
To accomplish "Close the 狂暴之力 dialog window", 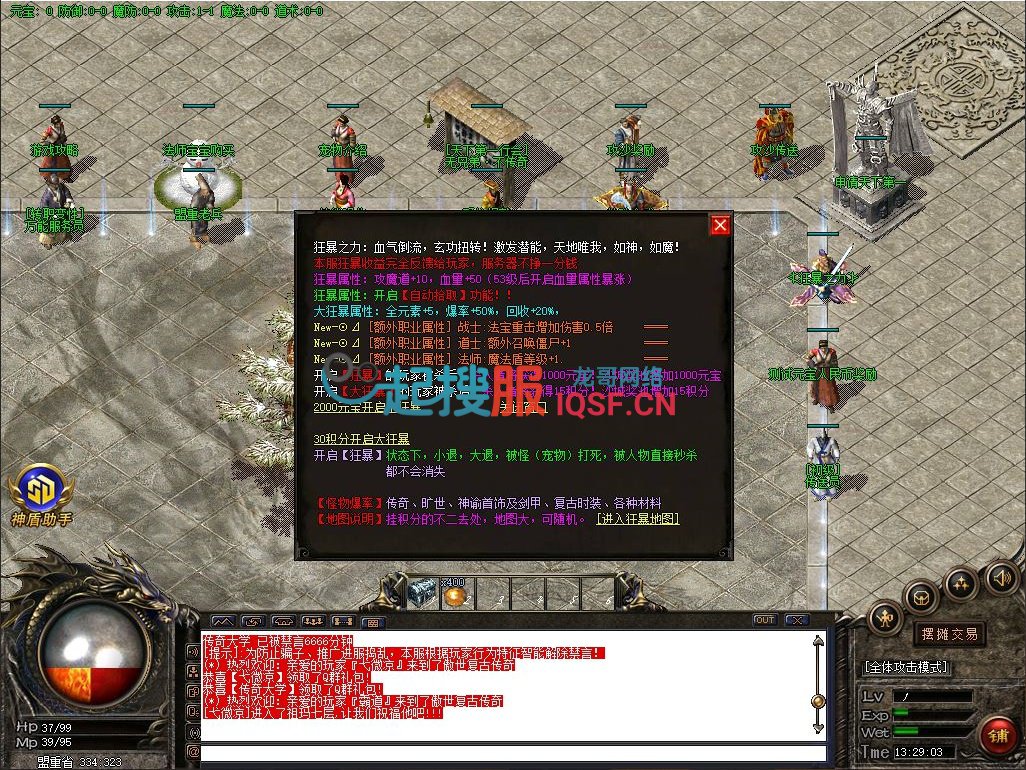I will pos(719,225).
